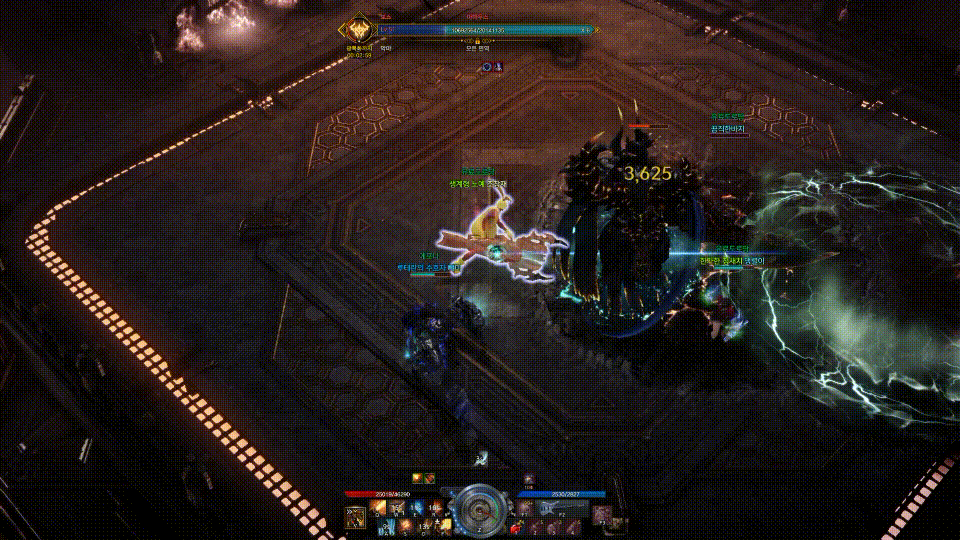Use the skill in the W slot

point(396,509)
